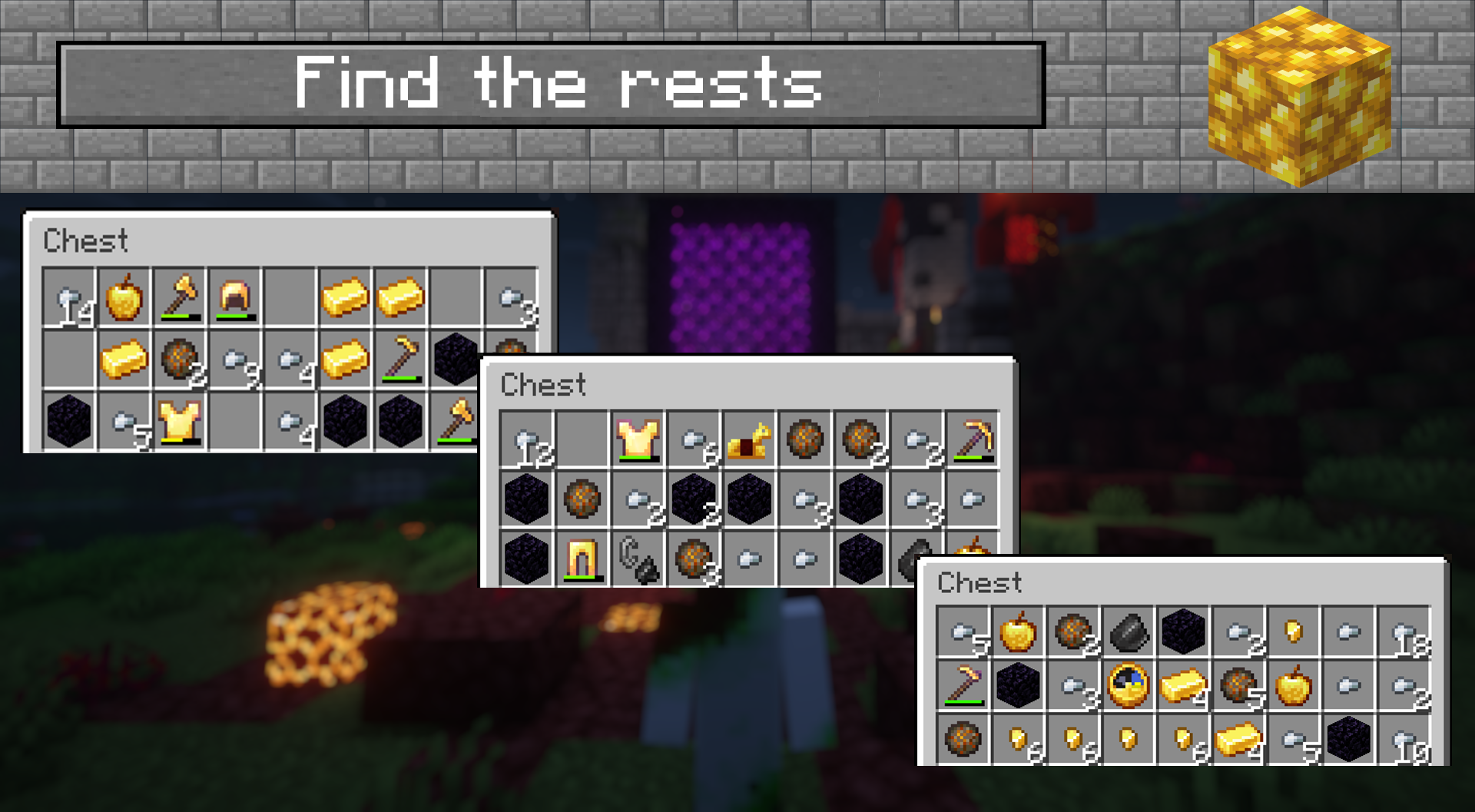The height and width of the screenshot is (812, 1475).
Task: Select the golden helmet slot
Action: click(235, 297)
